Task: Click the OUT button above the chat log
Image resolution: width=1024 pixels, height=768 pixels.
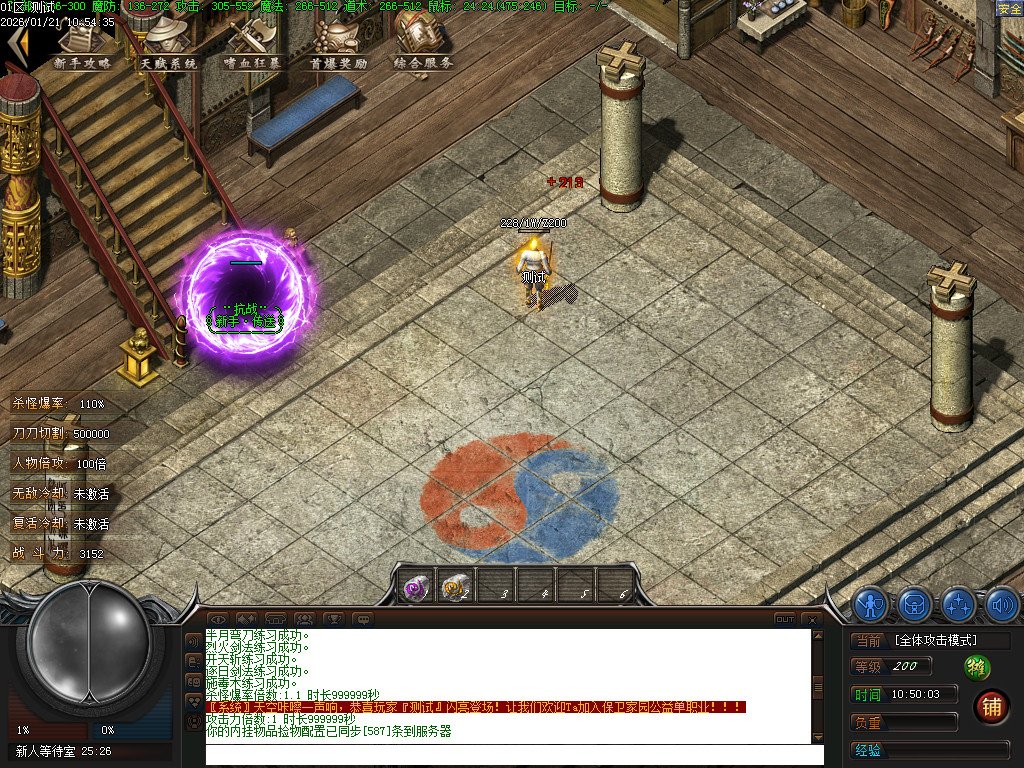Action: click(785, 620)
